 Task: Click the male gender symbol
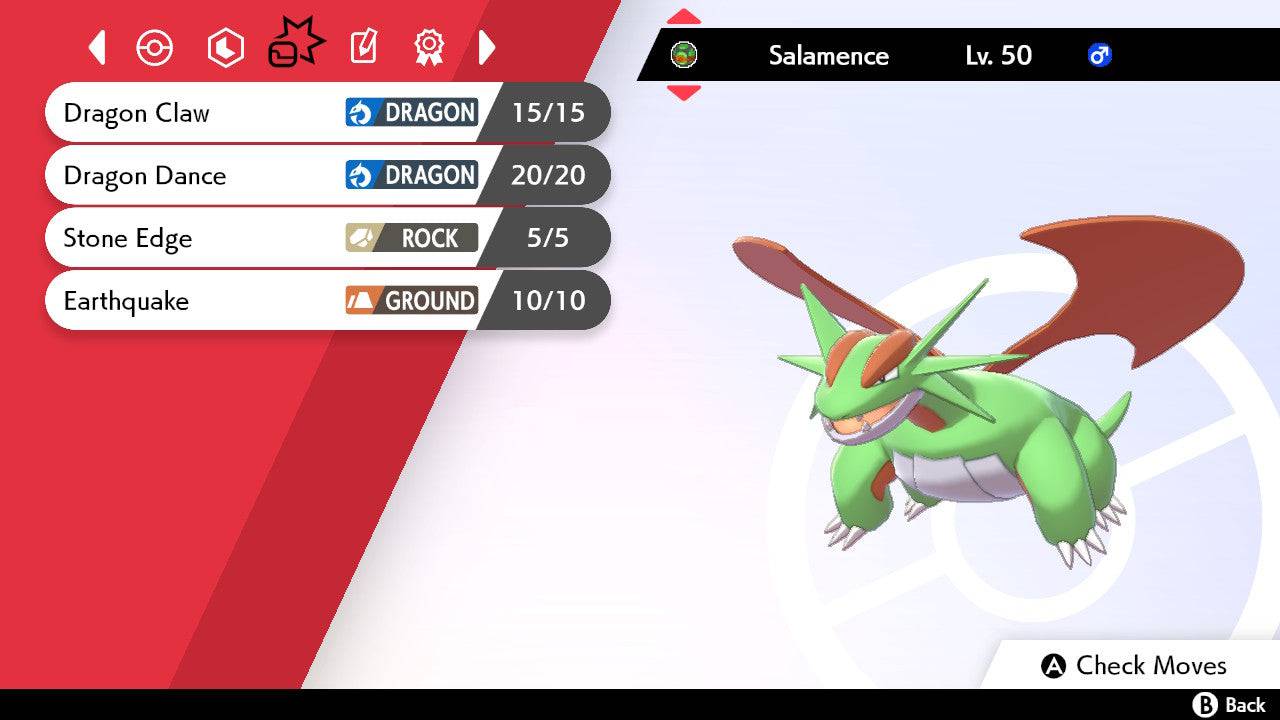click(1099, 56)
